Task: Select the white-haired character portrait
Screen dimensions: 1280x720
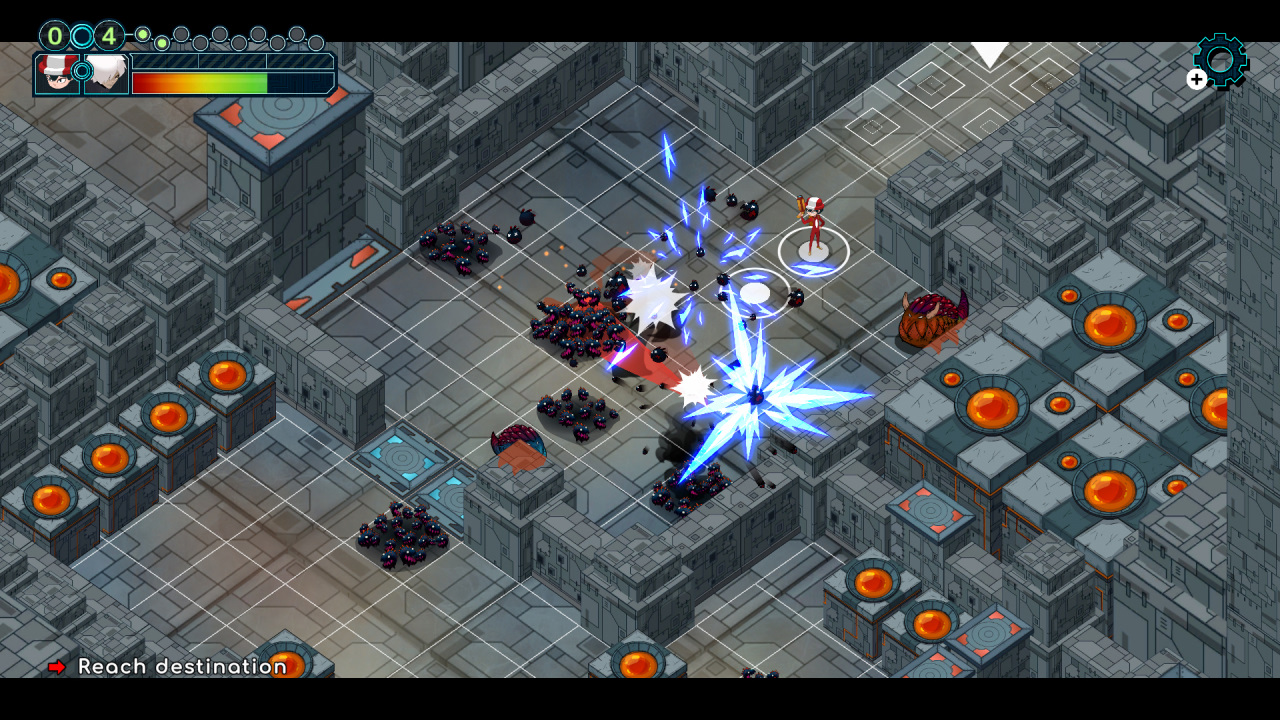Action: 107,73
